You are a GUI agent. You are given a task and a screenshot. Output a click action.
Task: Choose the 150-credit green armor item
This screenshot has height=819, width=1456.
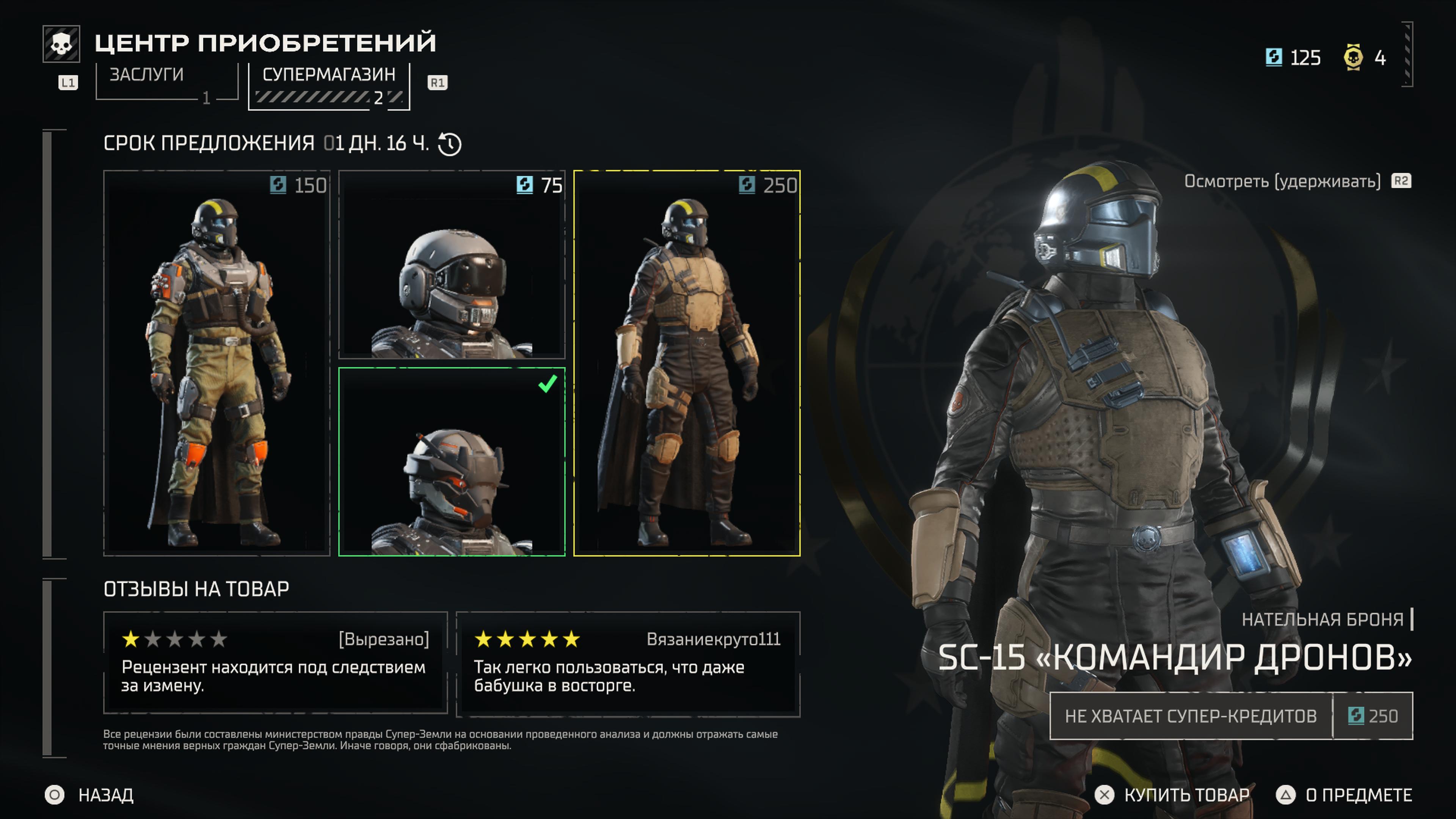pos(217,363)
